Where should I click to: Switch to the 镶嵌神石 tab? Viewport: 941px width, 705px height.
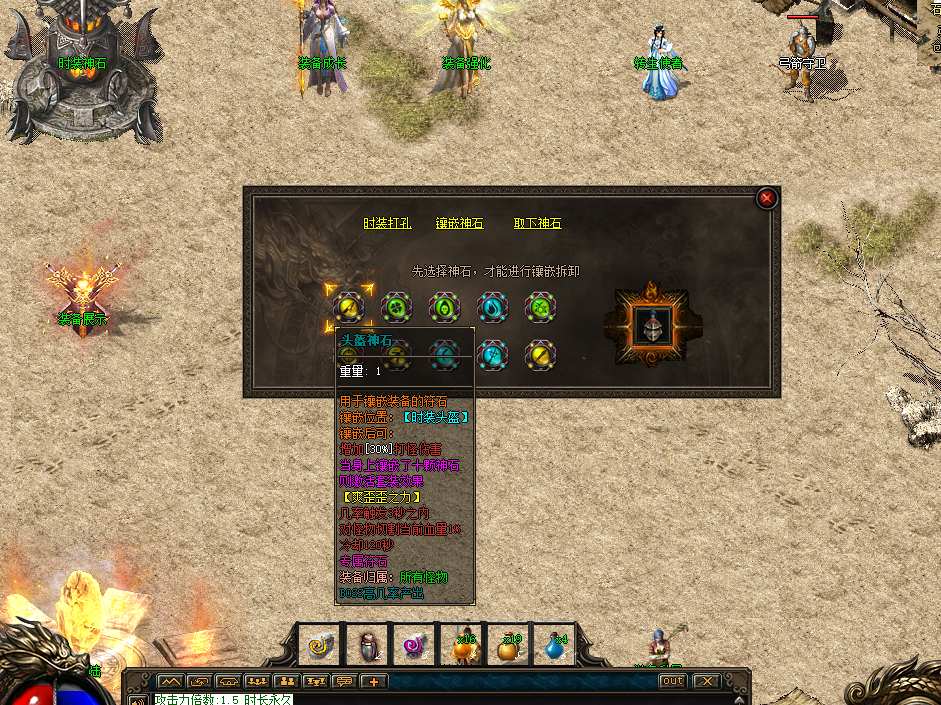coord(459,224)
